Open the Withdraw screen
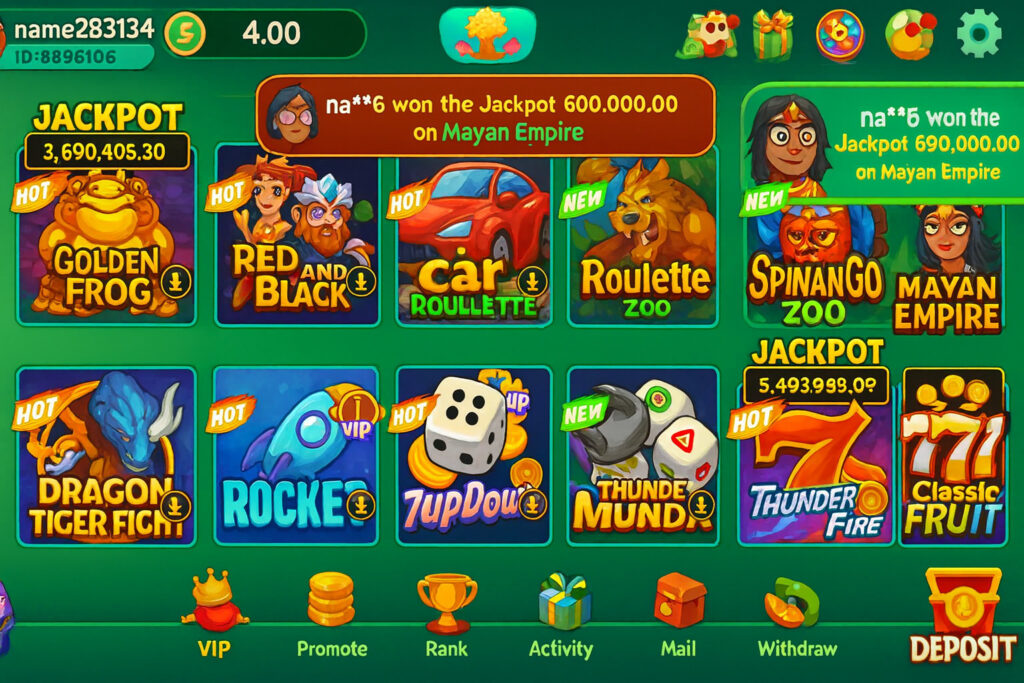The image size is (1024, 683). click(796, 613)
